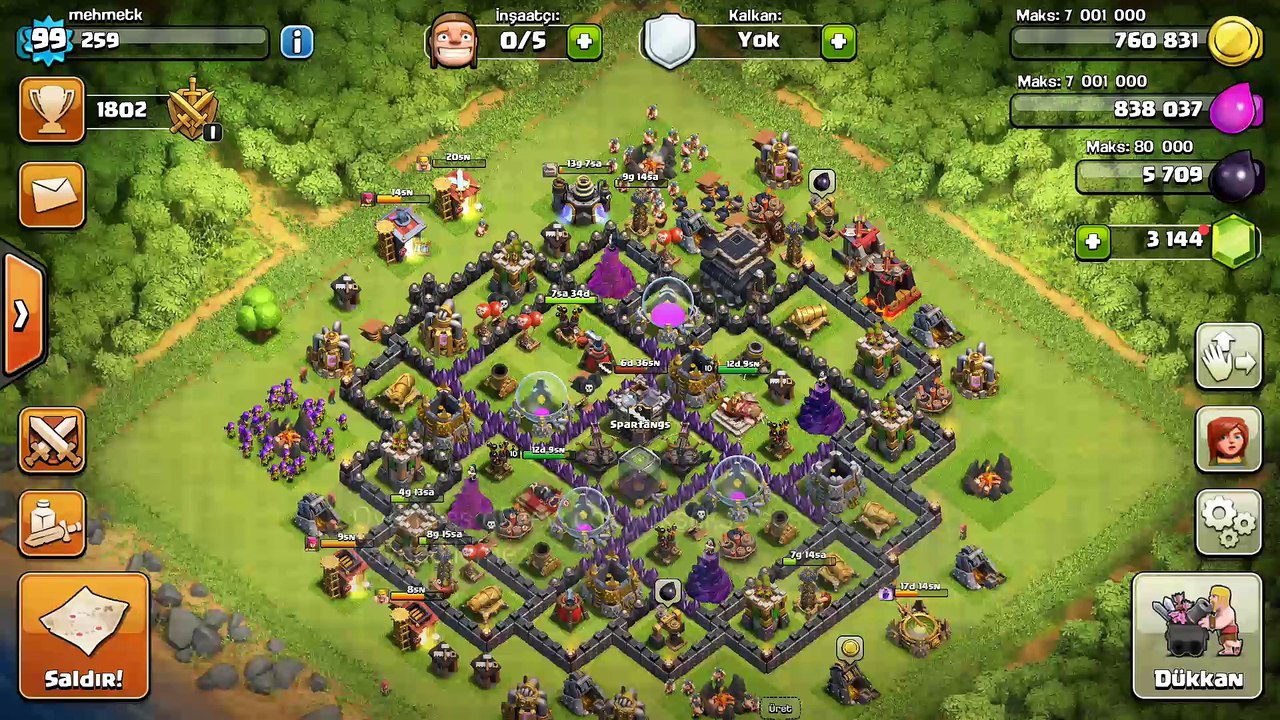Buy a shield with green plus

pos(838,41)
